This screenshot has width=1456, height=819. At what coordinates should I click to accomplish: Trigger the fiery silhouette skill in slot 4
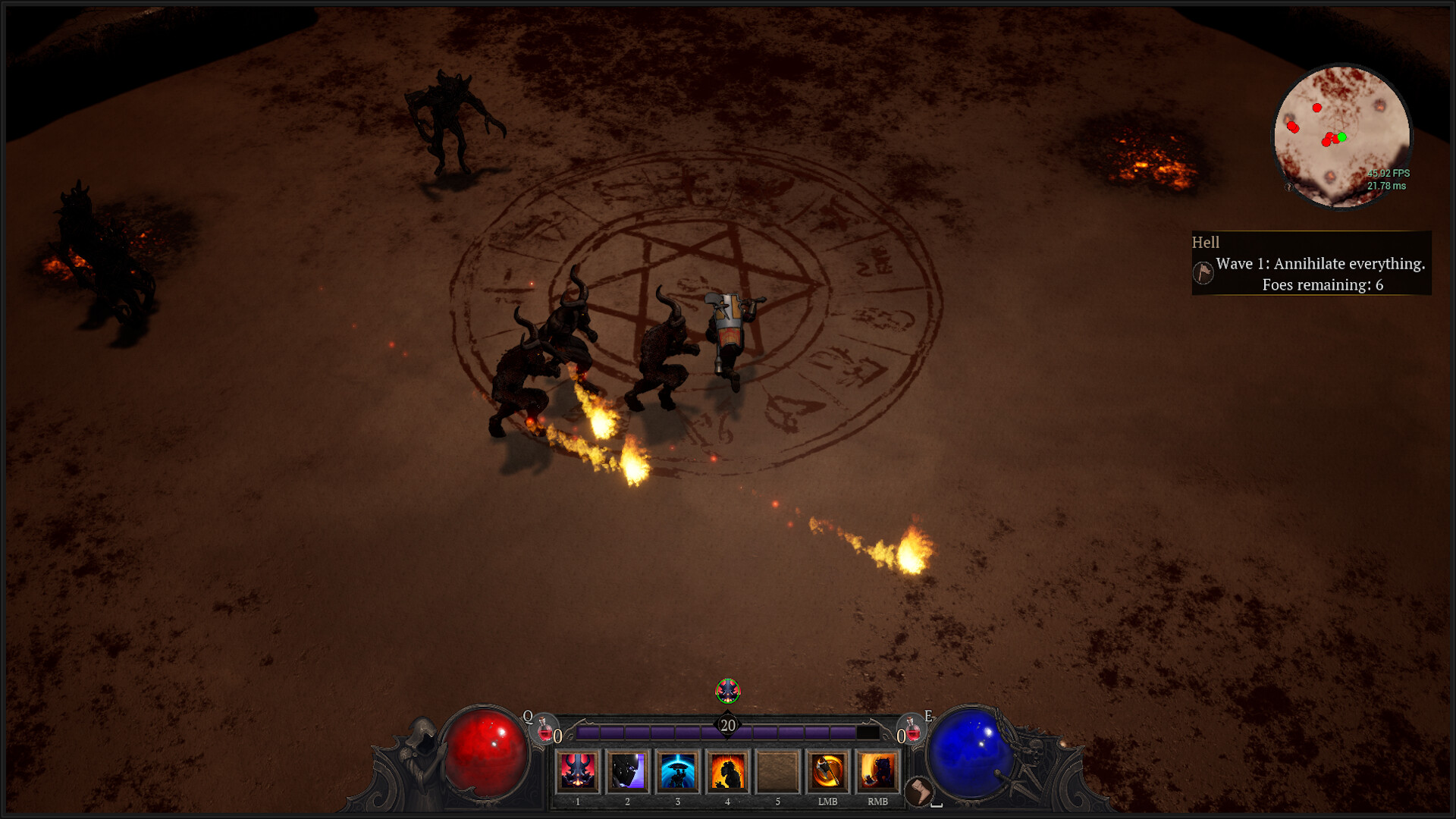[x=726, y=772]
